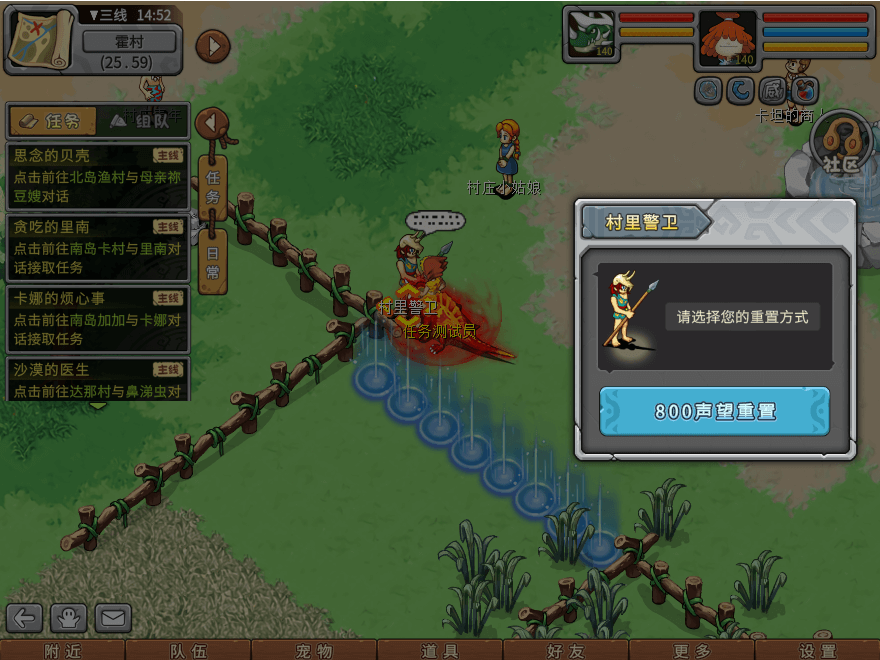880x660 pixels.
Task: Click the red potion buff icon
Action: pyautogui.click(x=805, y=91)
